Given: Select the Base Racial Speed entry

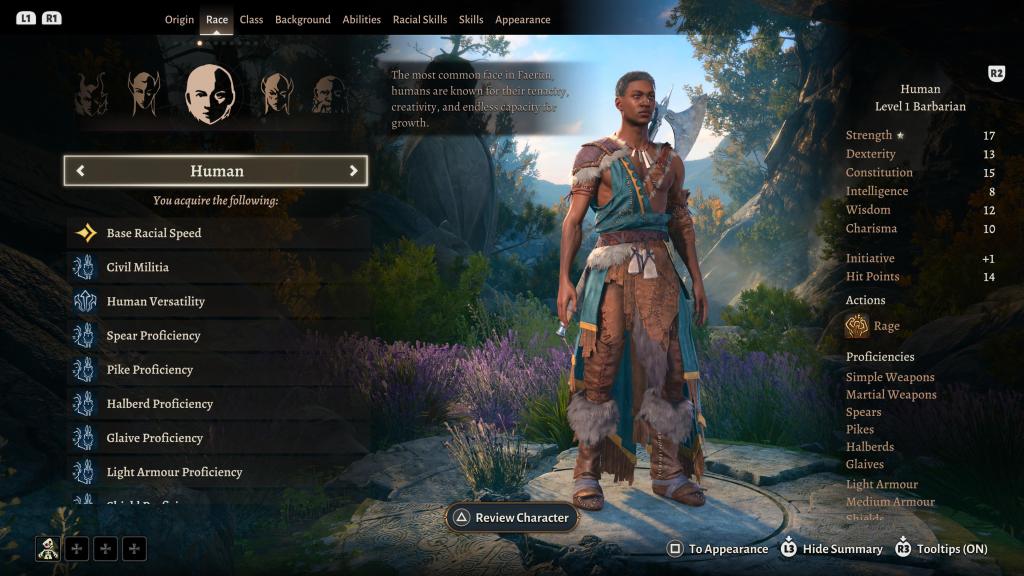Looking at the screenshot, I should pos(154,233).
